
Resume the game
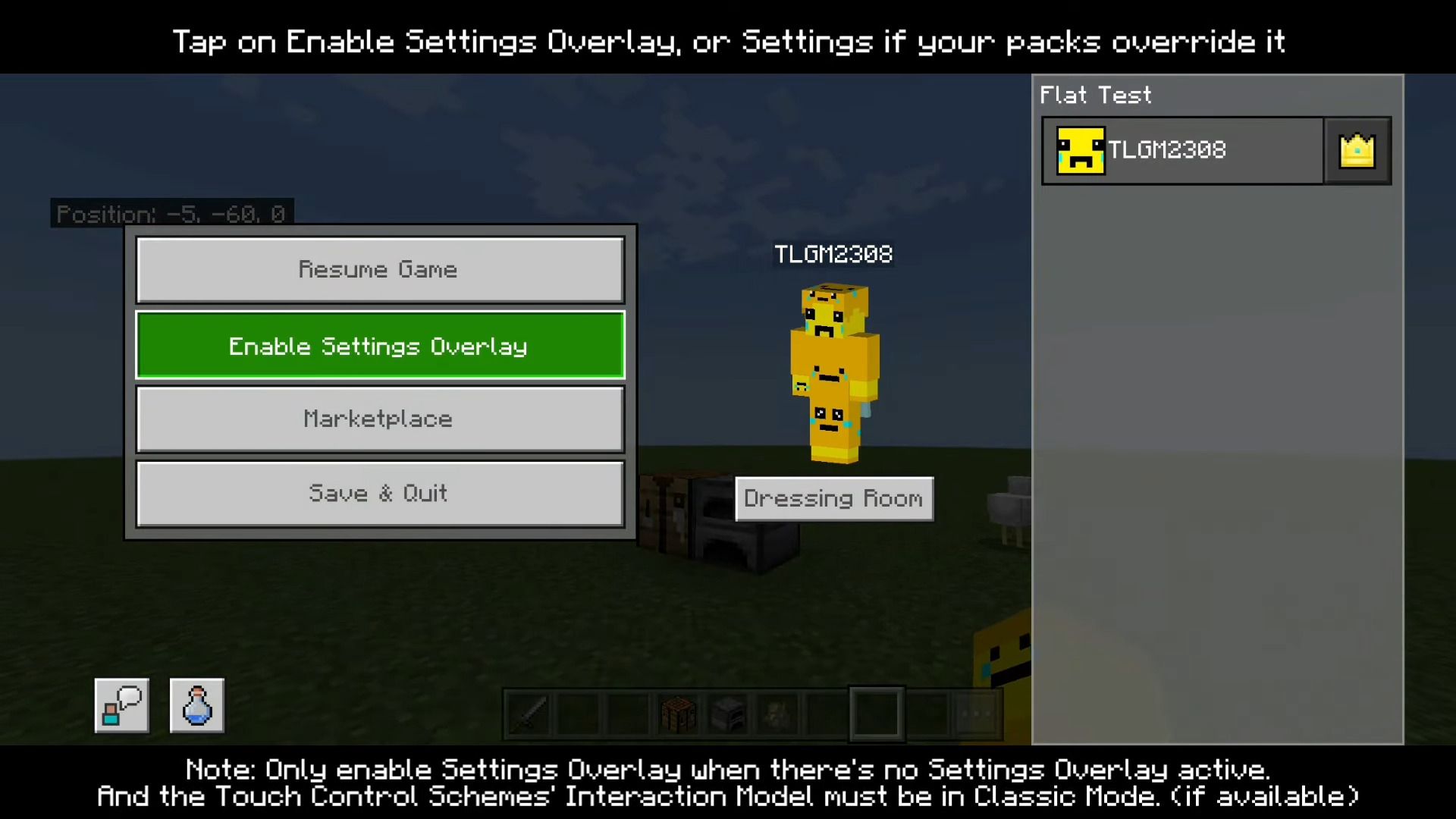click(x=380, y=270)
